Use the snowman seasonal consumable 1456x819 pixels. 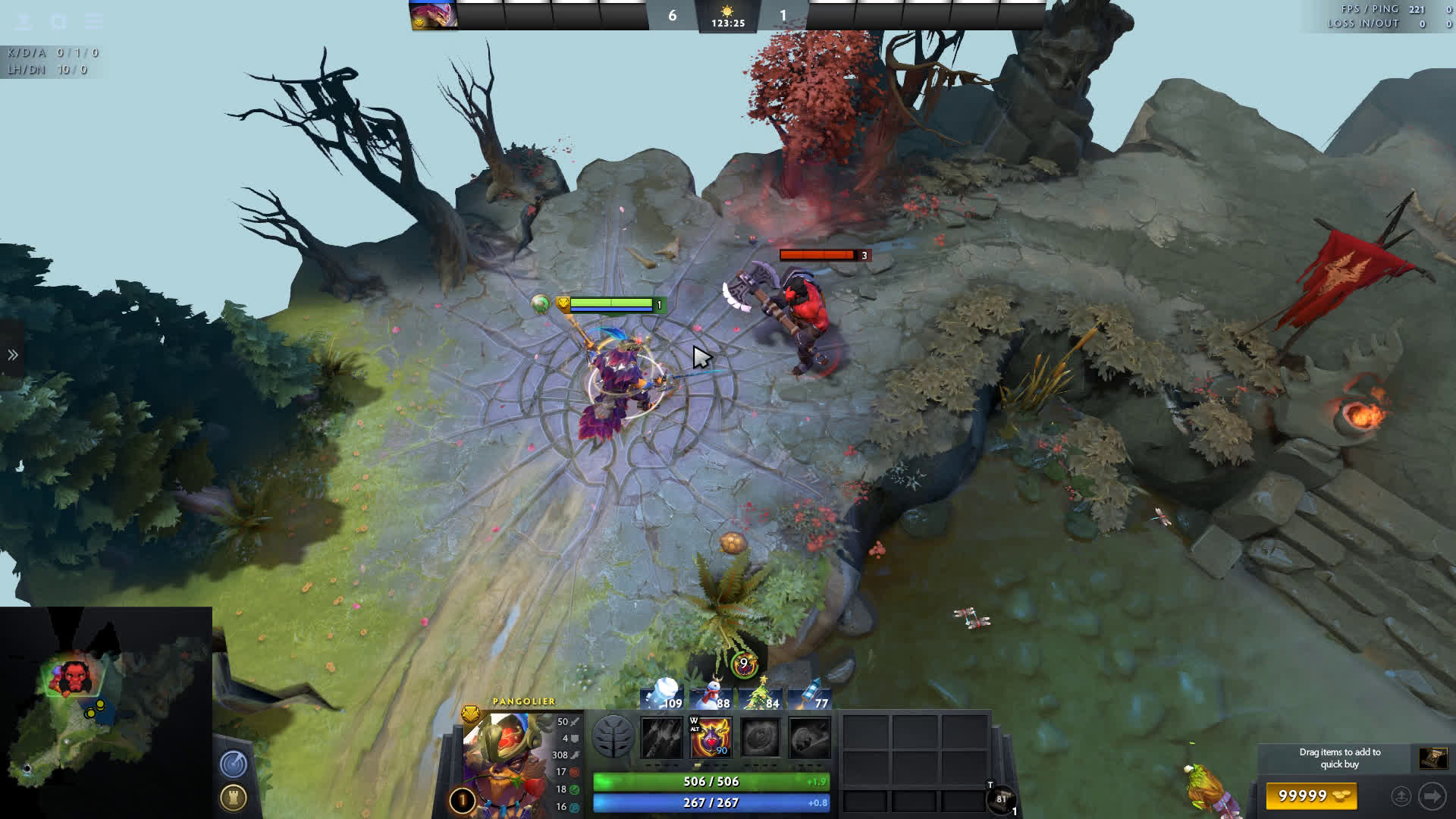[x=711, y=695]
